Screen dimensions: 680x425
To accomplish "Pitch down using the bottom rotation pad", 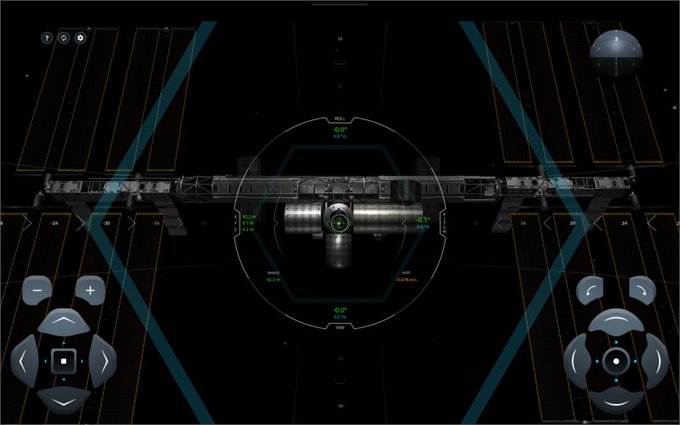I will click(x=616, y=399).
